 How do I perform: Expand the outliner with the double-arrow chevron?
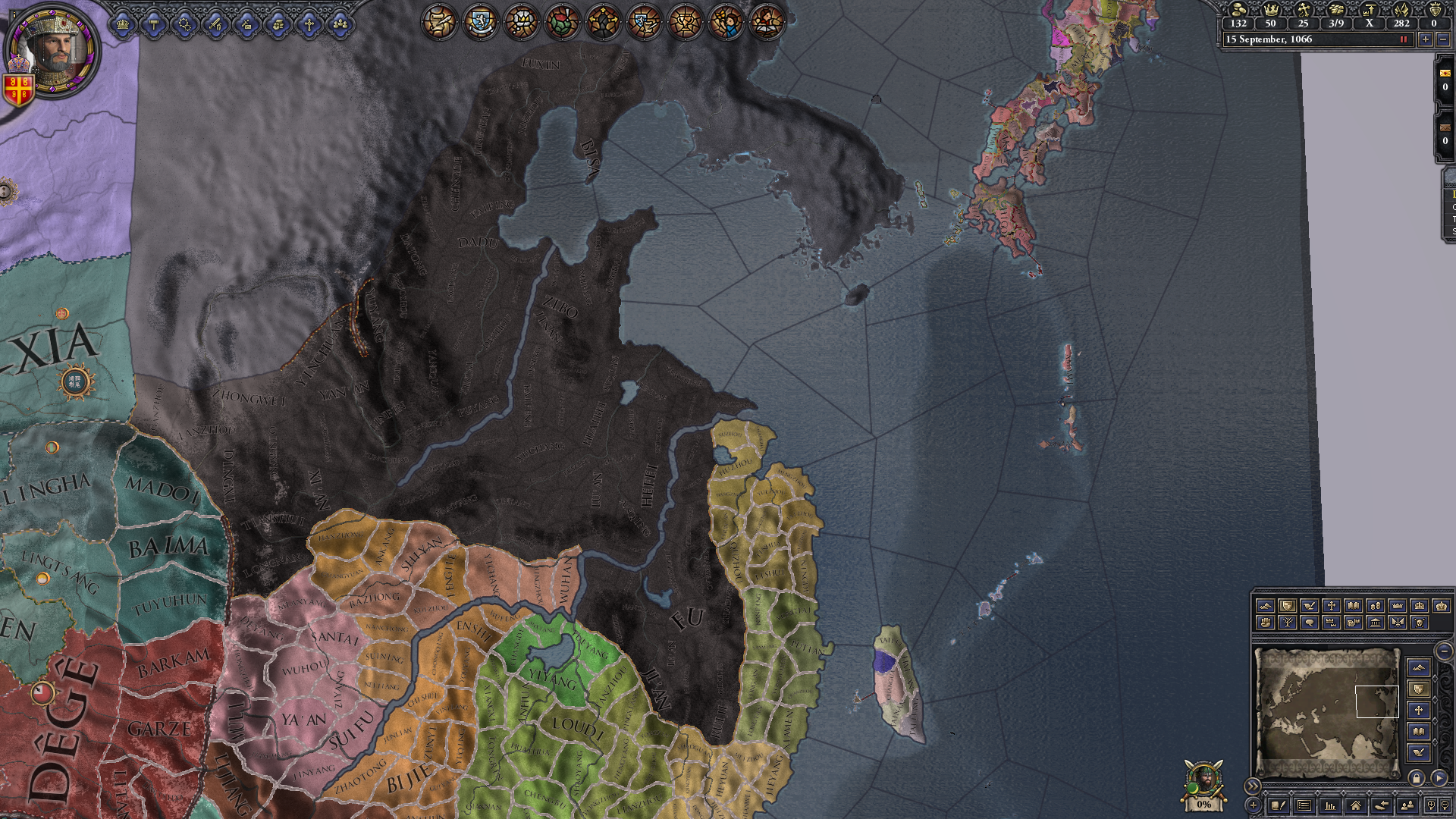1254,786
